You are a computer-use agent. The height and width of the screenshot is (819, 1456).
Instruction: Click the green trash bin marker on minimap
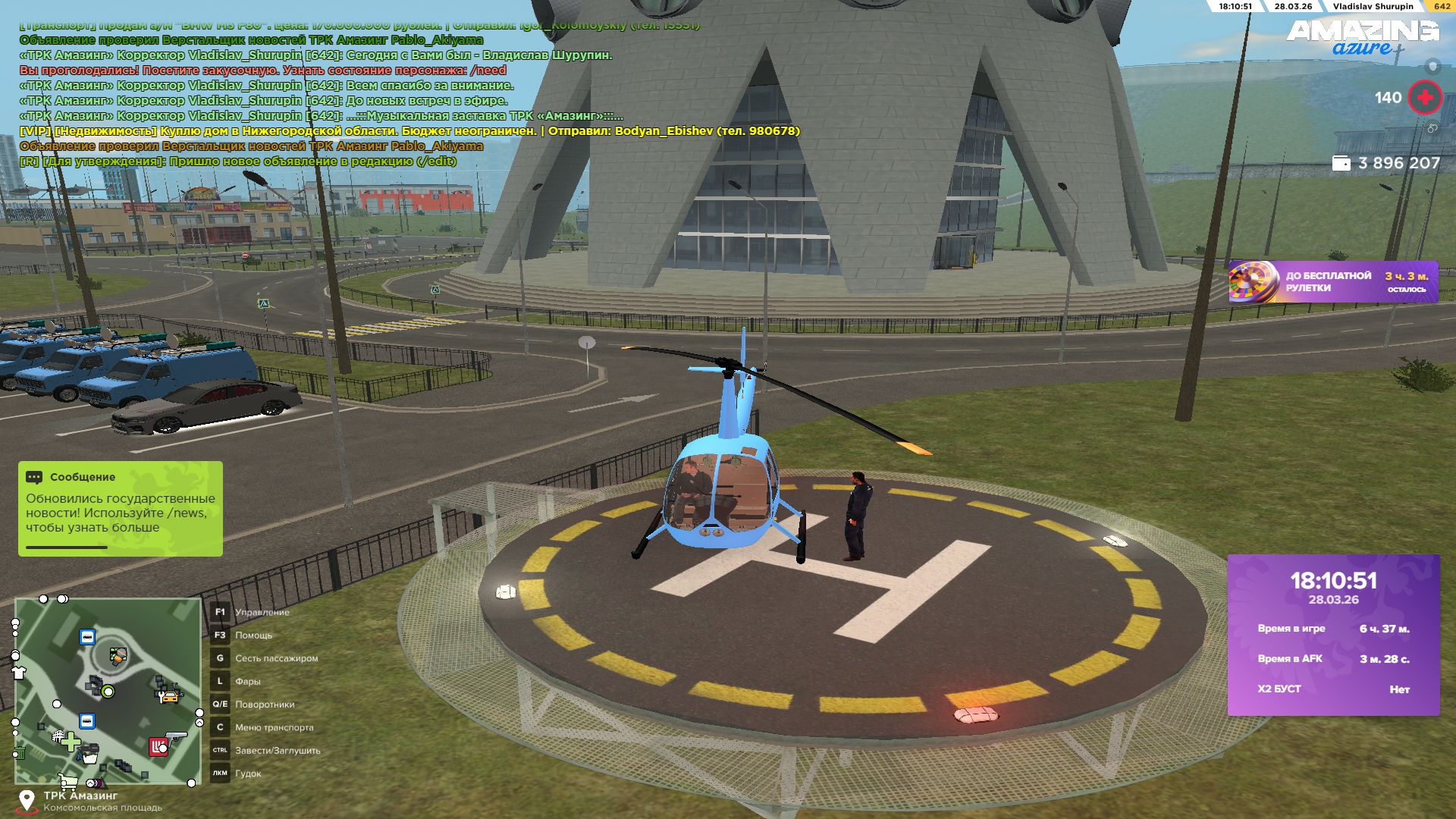pos(20,753)
